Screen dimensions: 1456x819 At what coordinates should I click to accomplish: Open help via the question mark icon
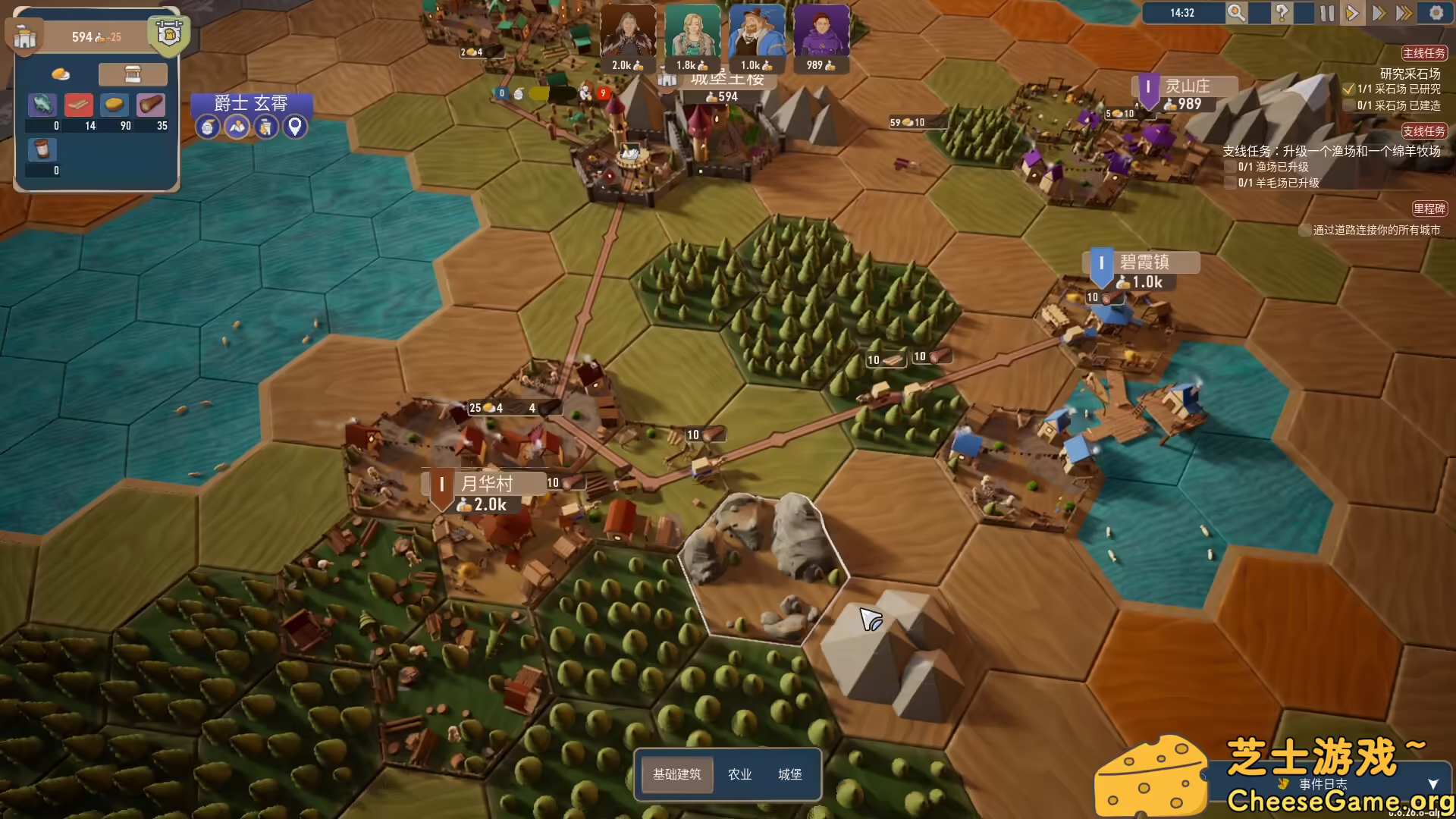click(1282, 13)
